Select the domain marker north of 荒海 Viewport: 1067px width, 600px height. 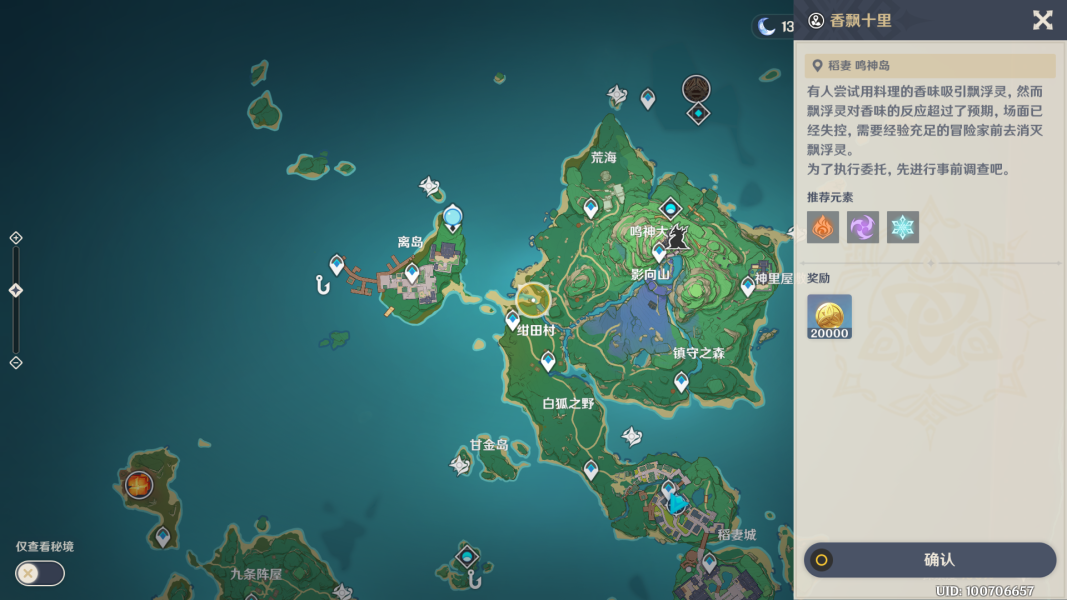click(x=696, y=89)
